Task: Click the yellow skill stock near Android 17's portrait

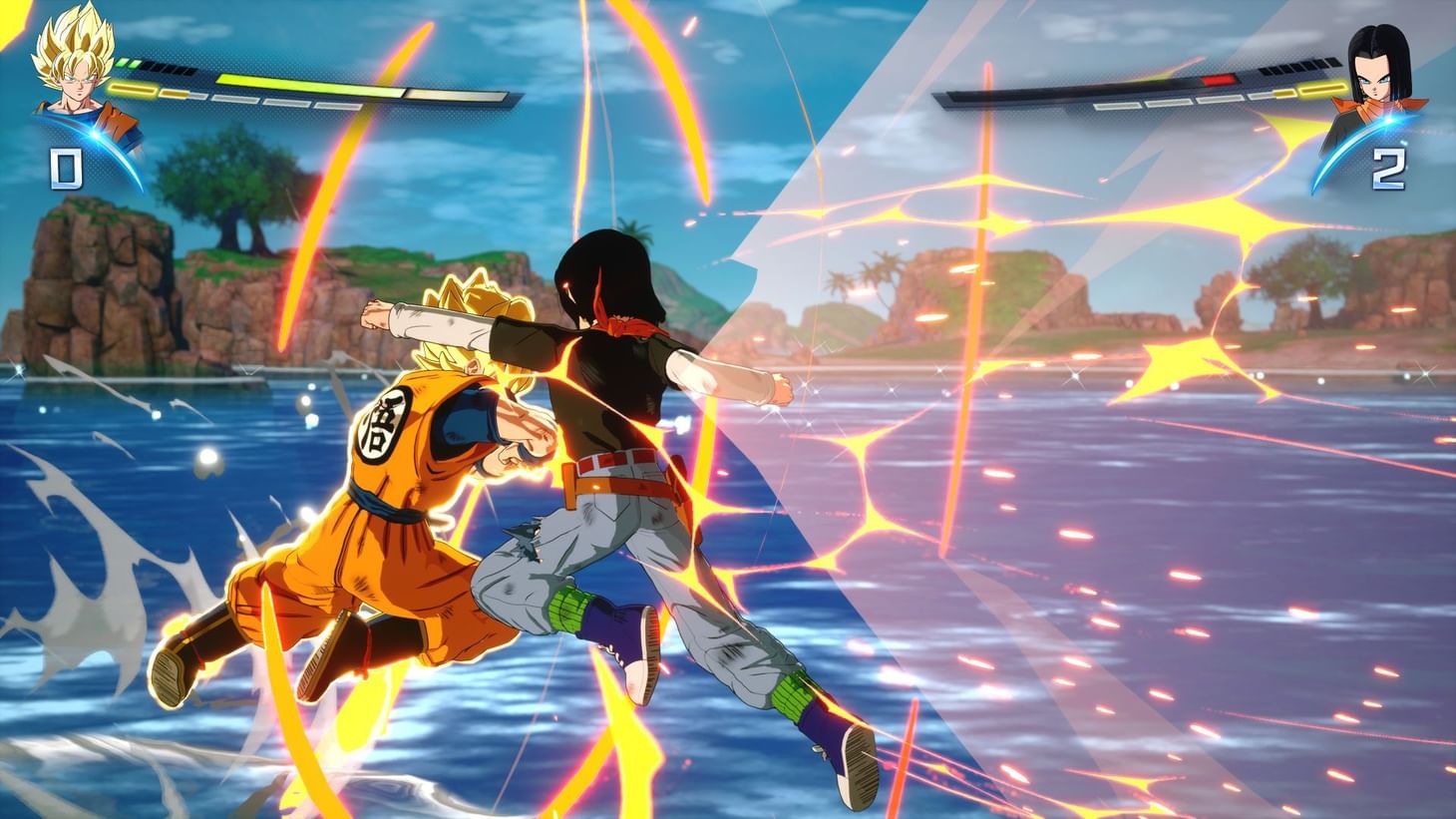Action: [1322, 90]
